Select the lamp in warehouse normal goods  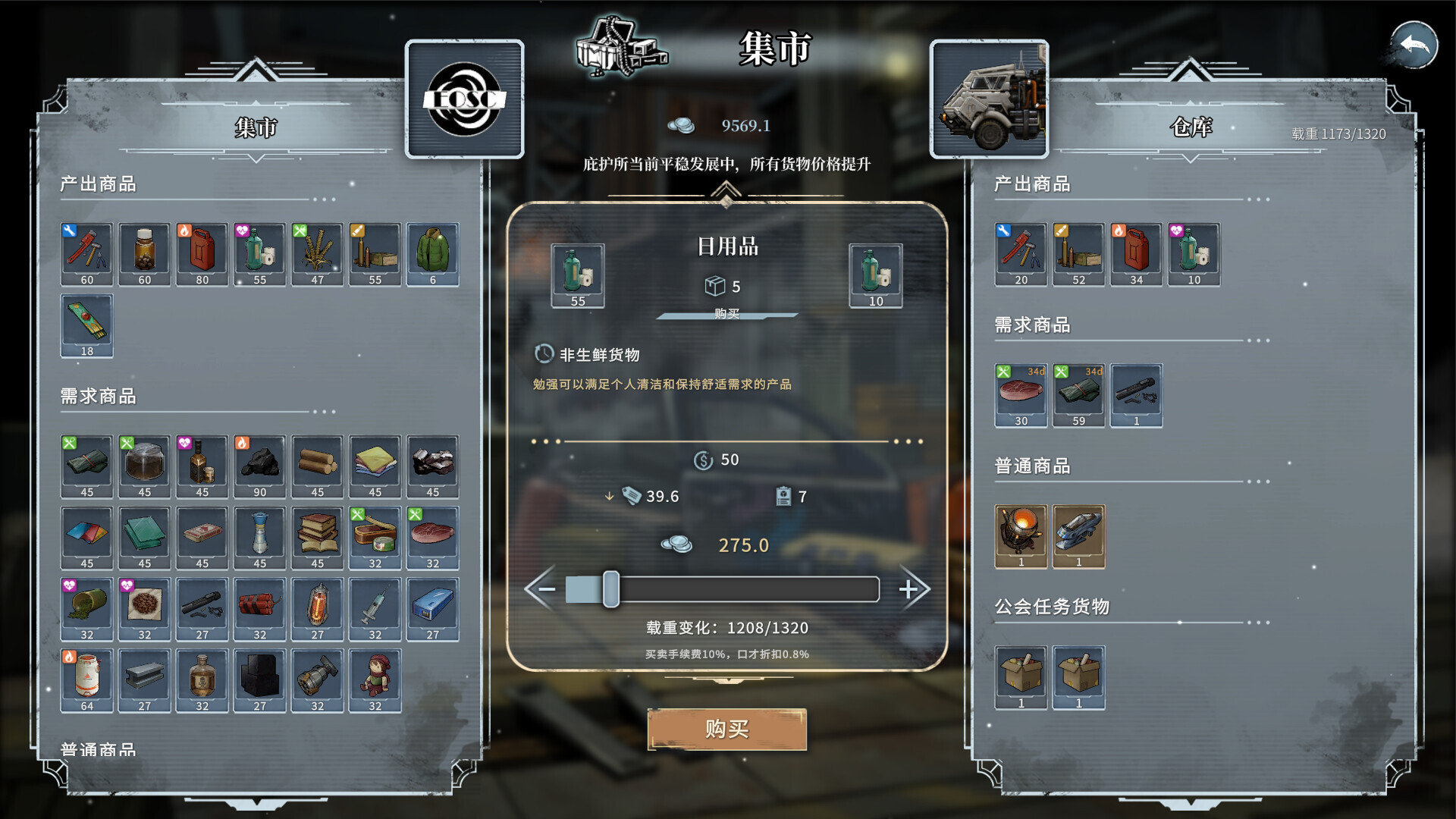pos(1021,536)
